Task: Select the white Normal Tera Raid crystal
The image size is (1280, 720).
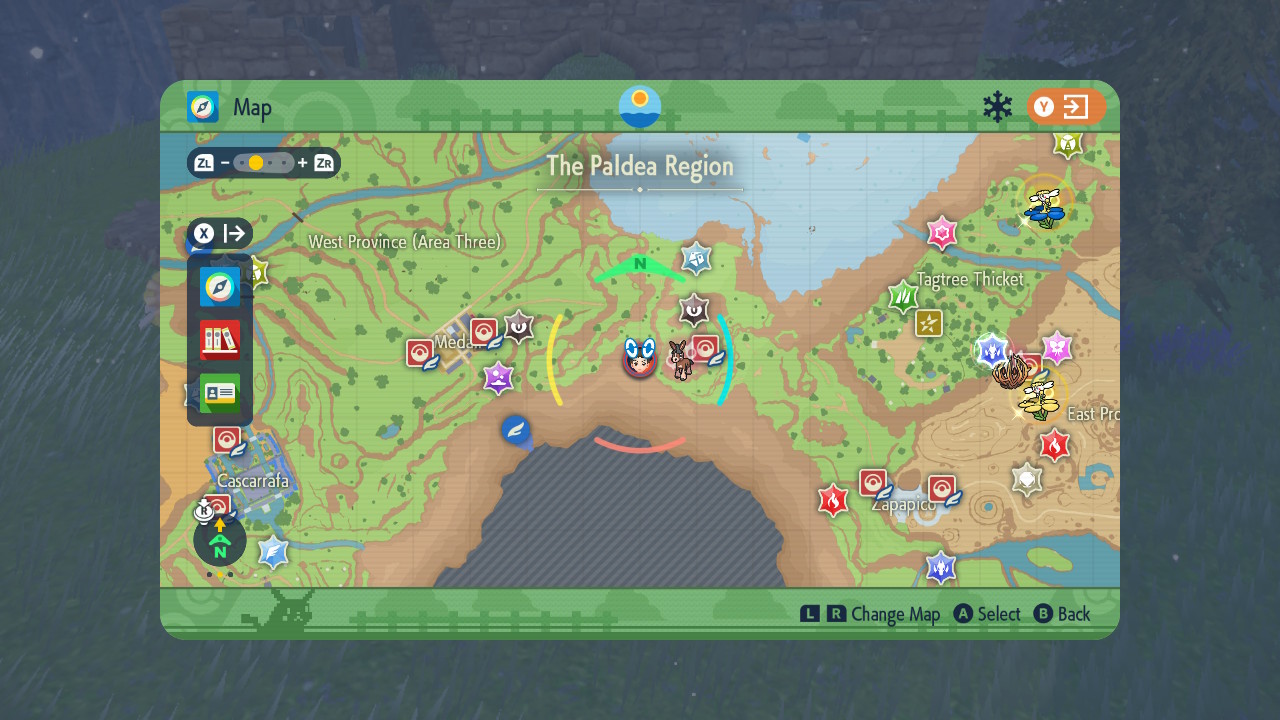Action: (1027, 479)
